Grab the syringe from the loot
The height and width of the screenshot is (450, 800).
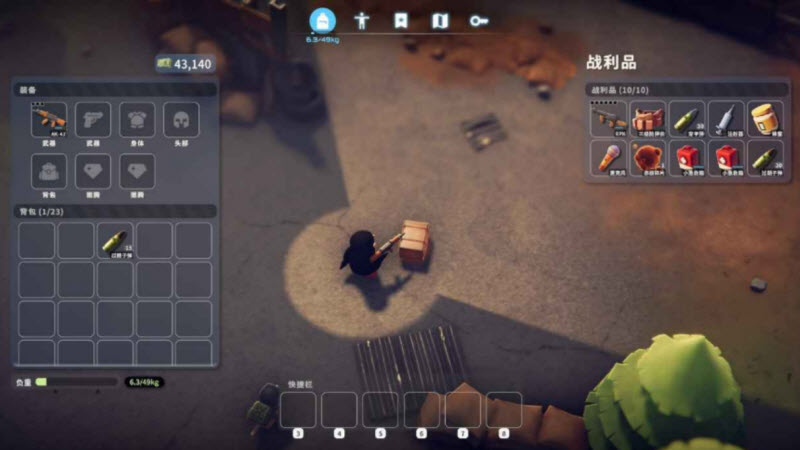[726, 119]
